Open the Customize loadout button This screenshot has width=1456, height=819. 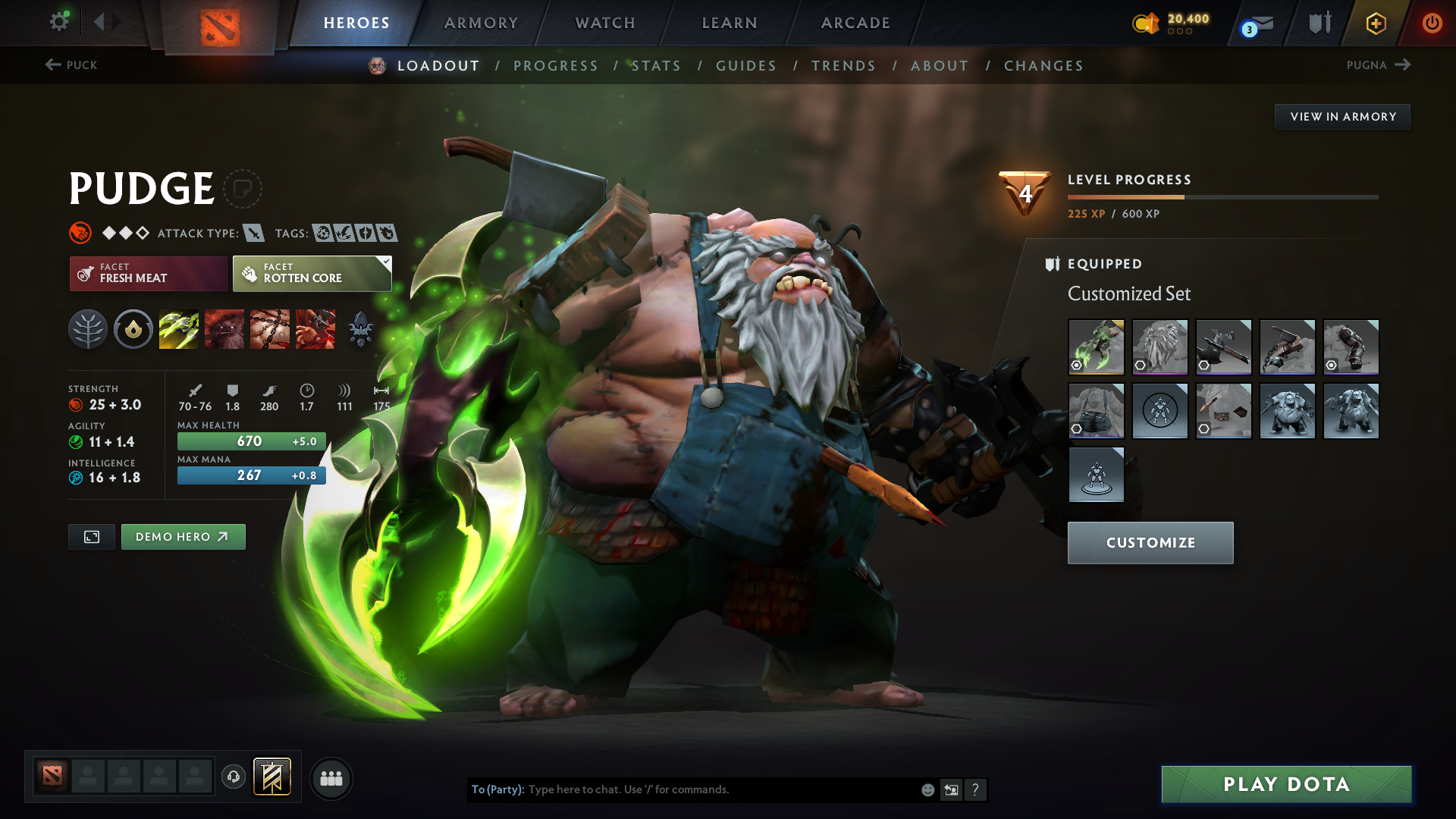click(1150, 543)
